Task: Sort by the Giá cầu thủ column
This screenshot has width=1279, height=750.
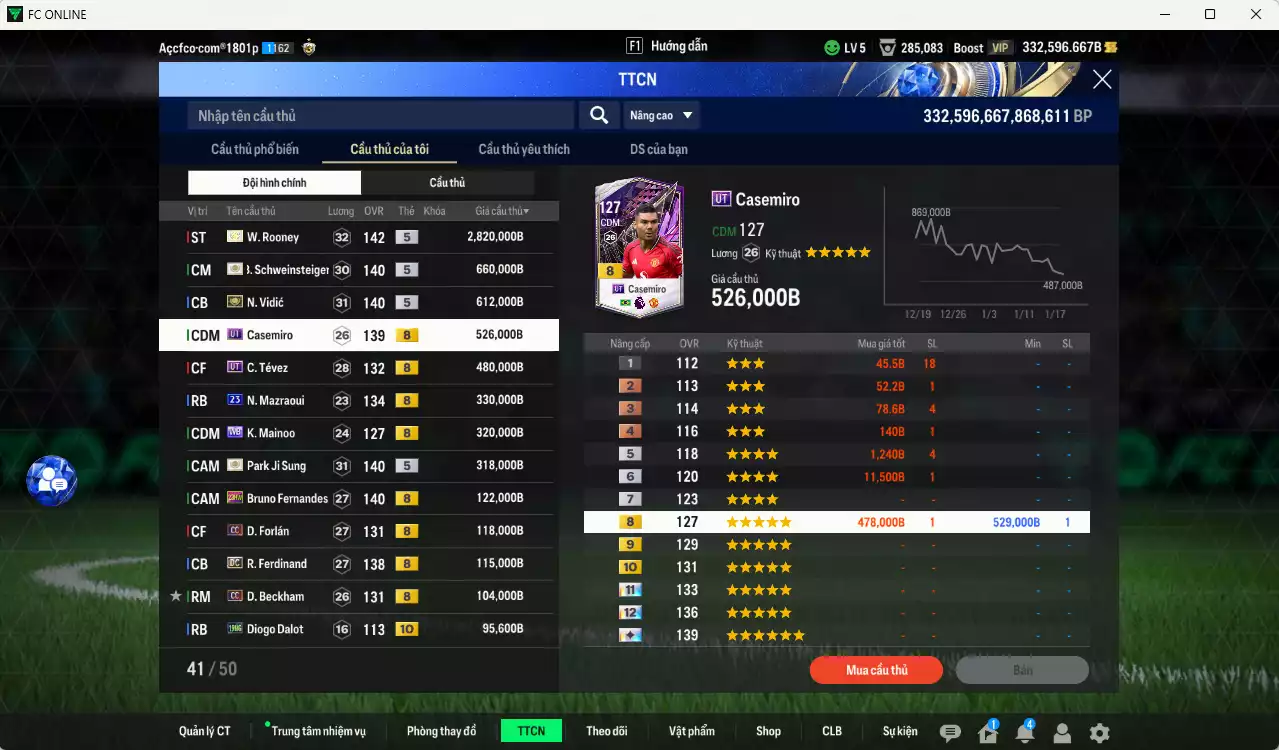Action: click(x=502, y=211)
